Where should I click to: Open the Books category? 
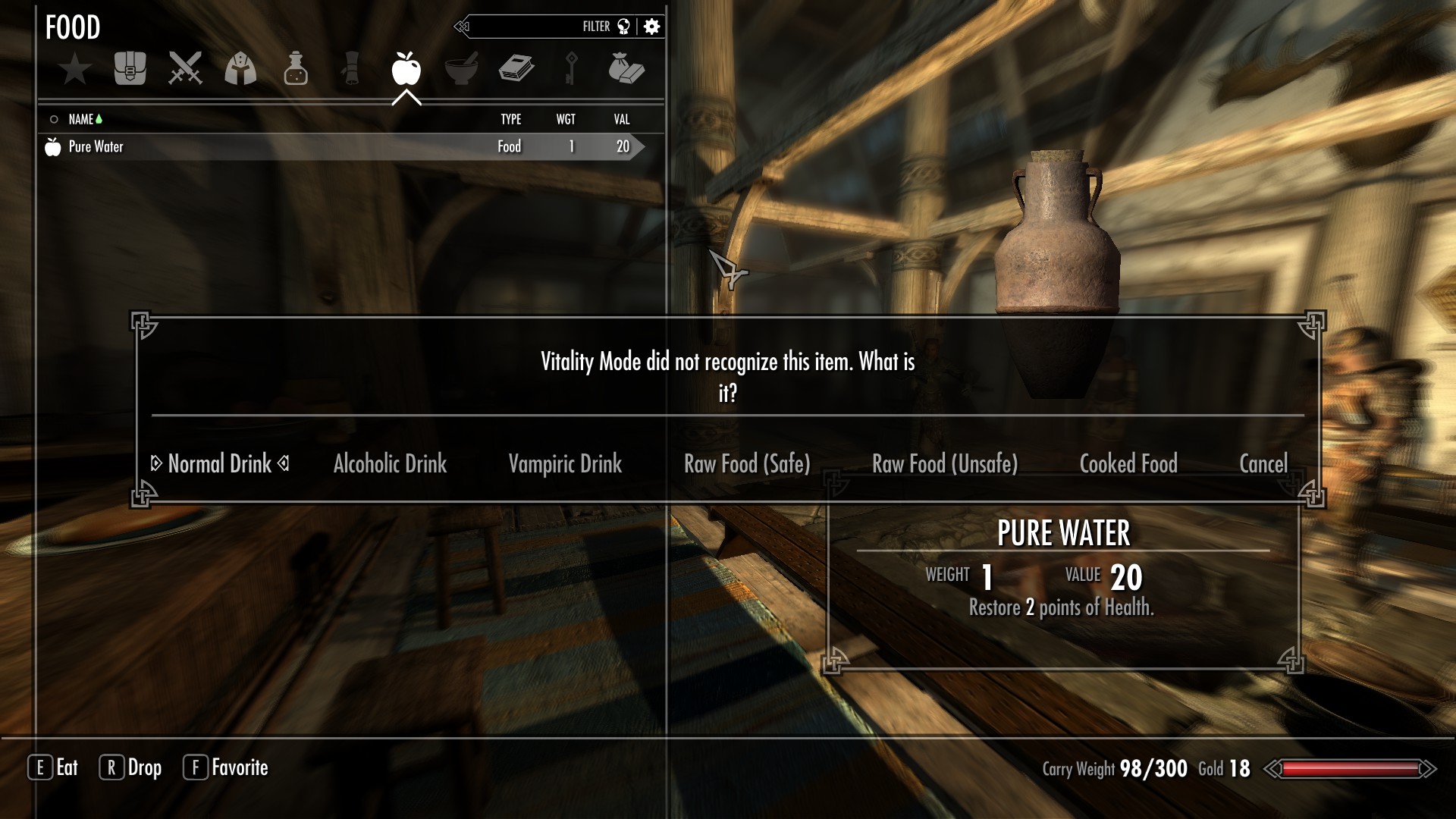tap(516, 69)
